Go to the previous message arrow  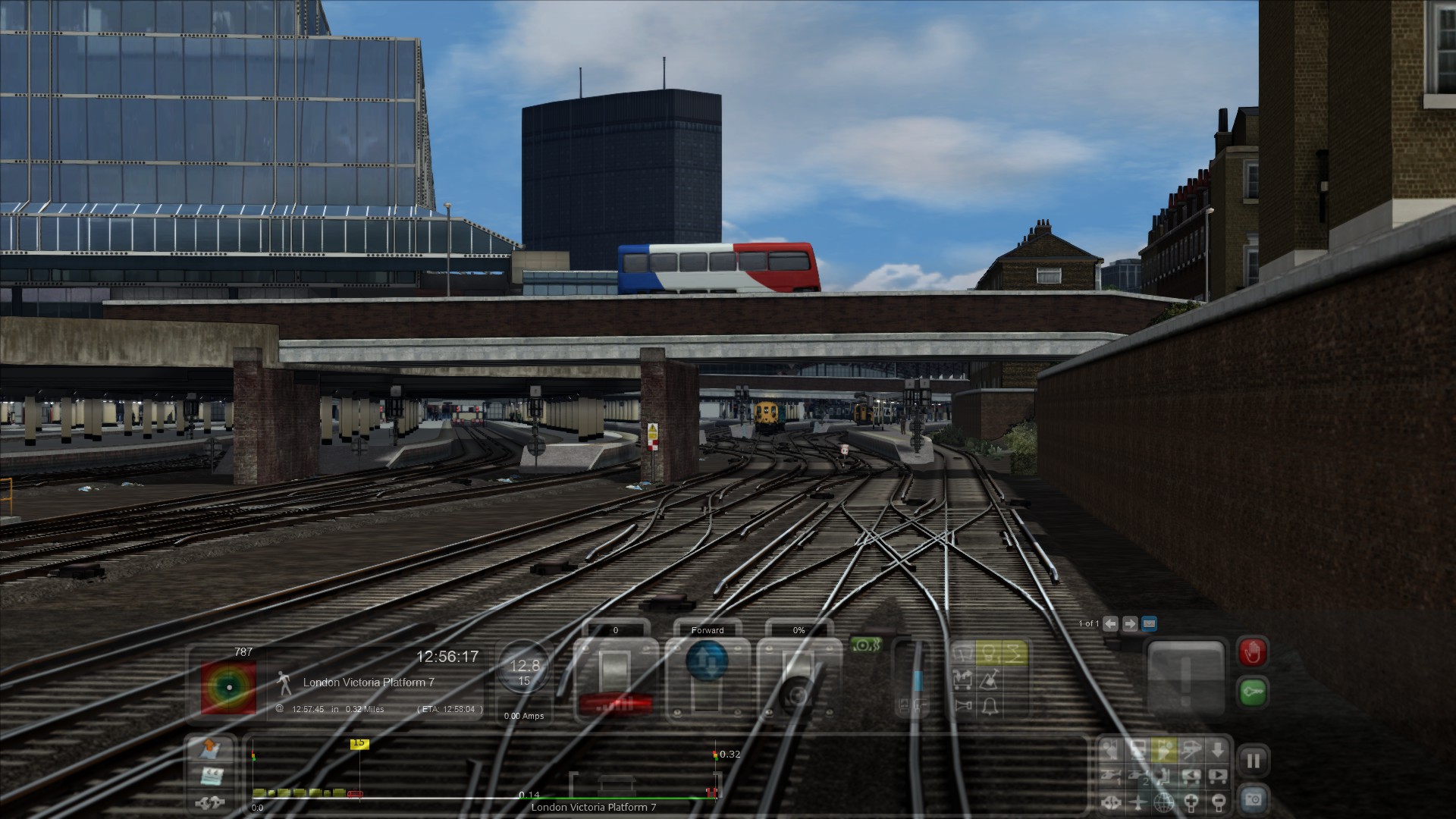tap(1110, 623)
